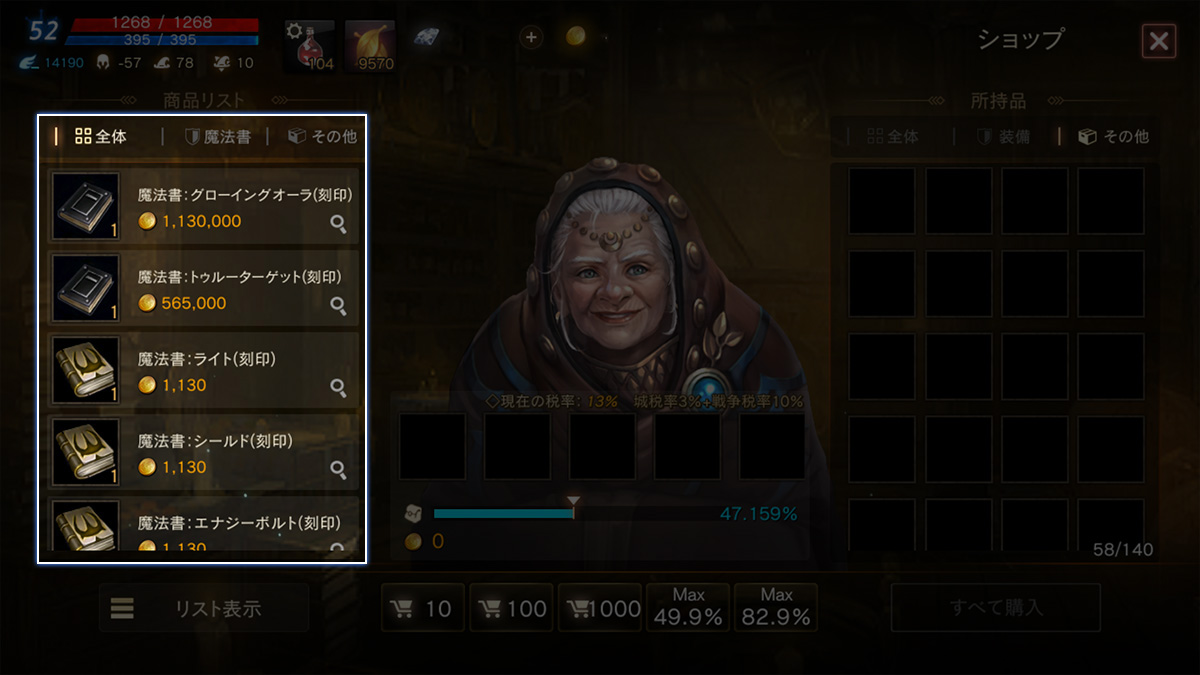Switch to the 魔法書 product tab
The image size is (1200, 675).
[217, 137]
